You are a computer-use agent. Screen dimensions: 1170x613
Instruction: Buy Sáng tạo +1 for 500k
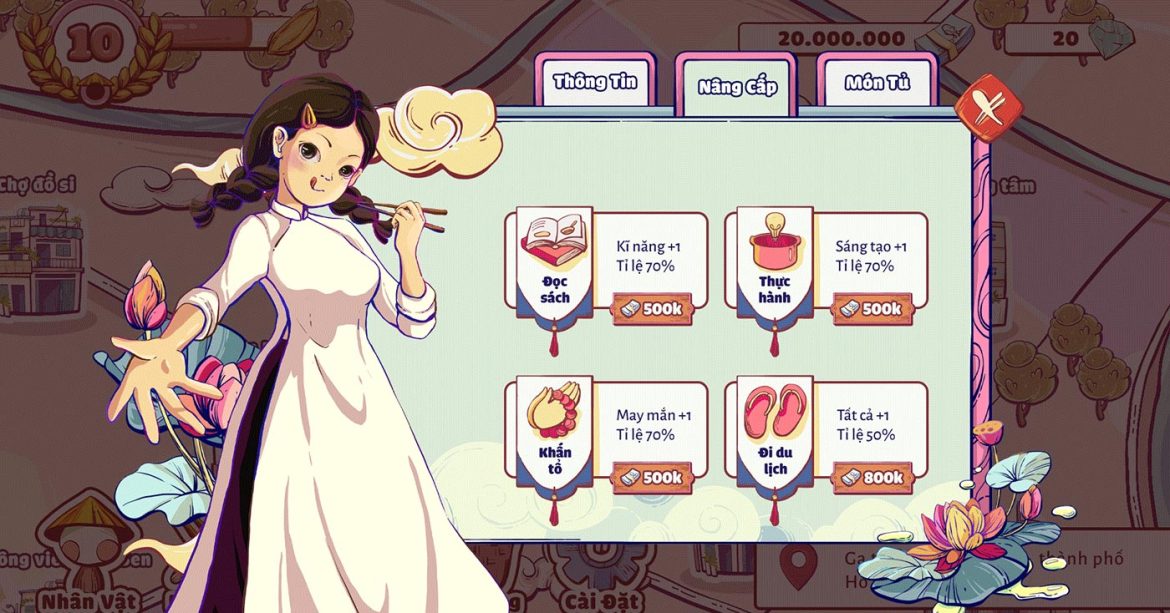(871, 309)
